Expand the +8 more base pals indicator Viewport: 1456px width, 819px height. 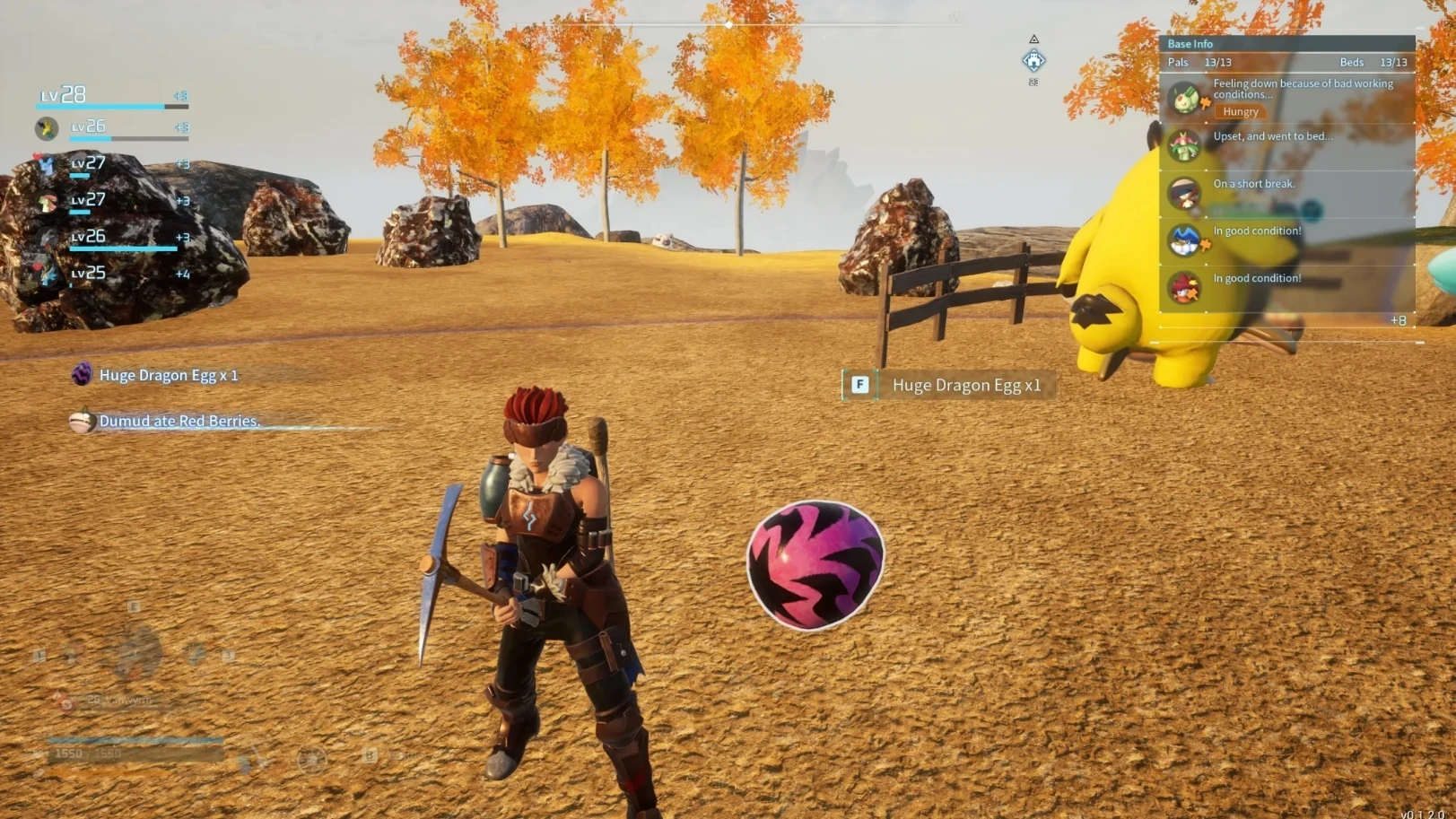tap(1398, 320)
